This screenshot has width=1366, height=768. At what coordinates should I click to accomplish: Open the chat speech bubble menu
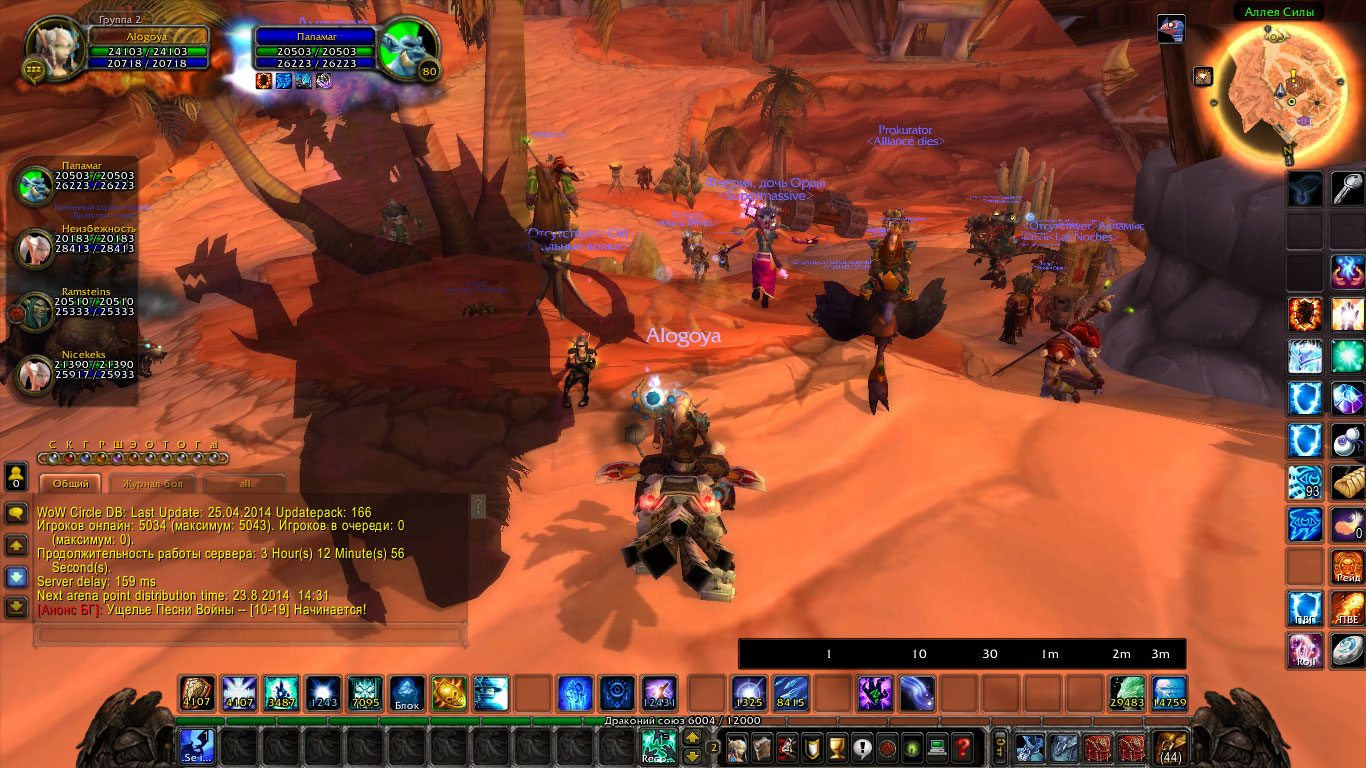16,514
